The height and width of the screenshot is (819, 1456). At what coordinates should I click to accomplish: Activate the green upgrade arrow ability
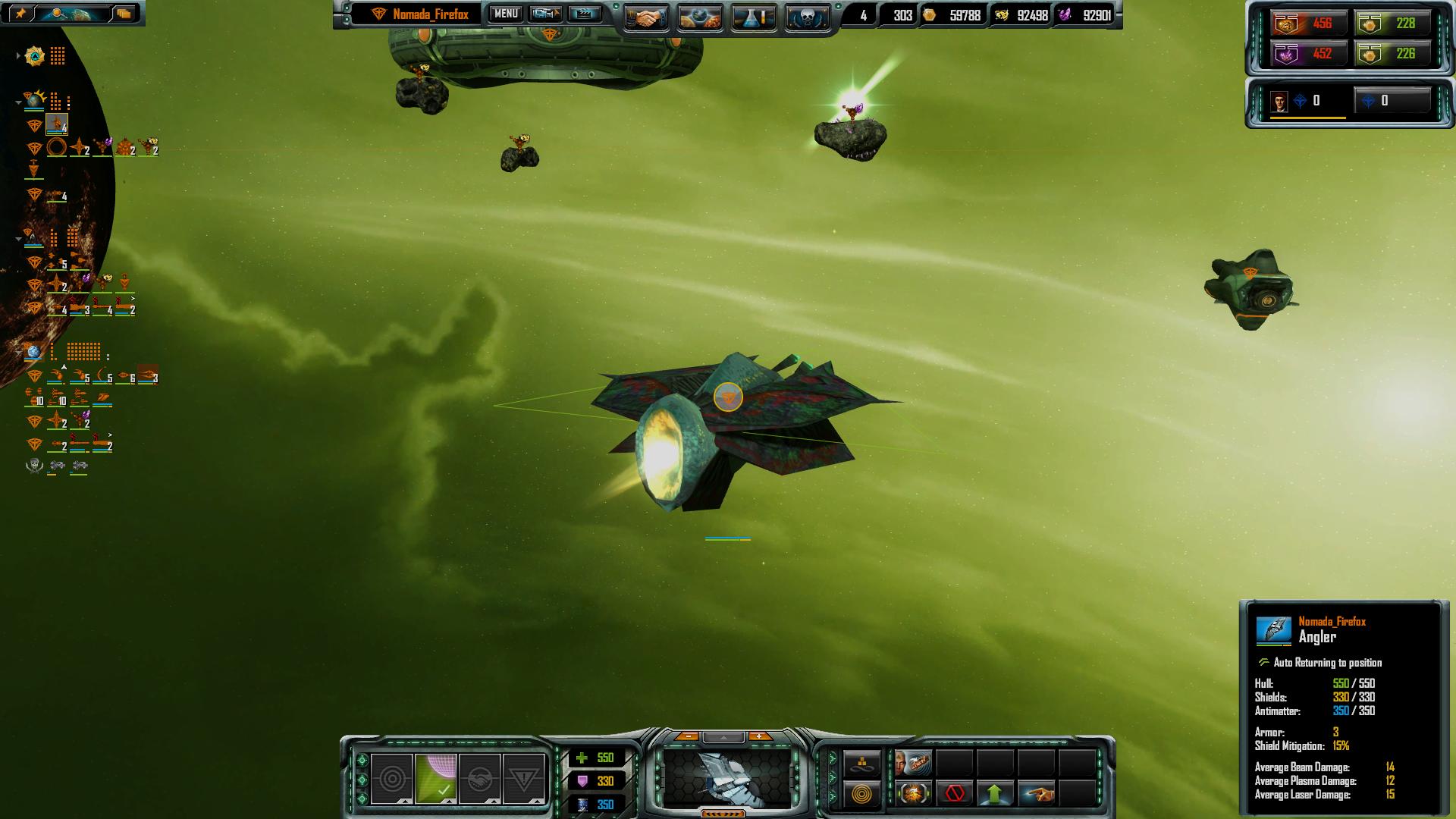995,794
